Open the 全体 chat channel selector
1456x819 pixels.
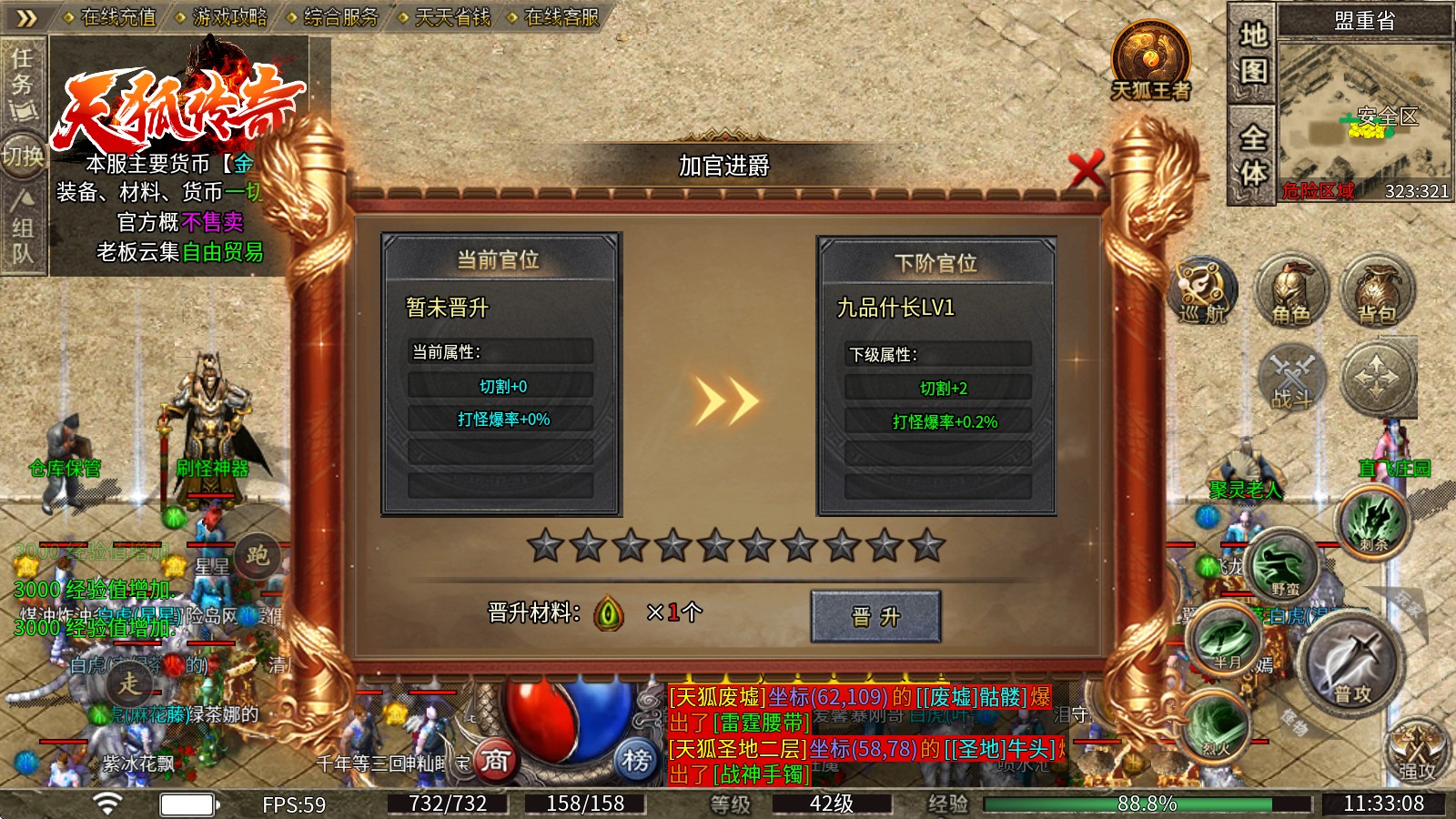pos(1252,155)
